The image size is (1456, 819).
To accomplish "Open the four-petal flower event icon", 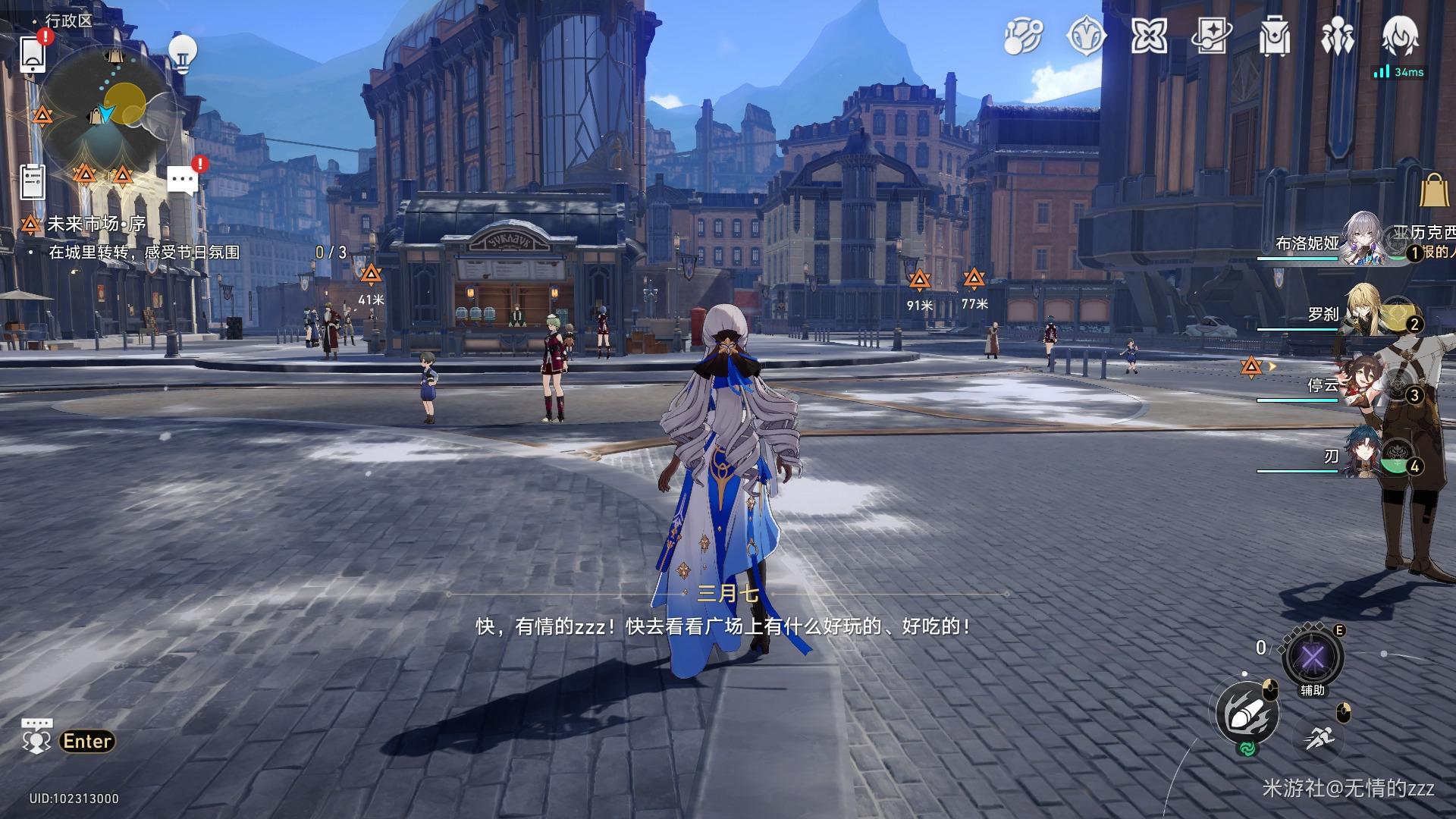I will (x=1148, y=36).
